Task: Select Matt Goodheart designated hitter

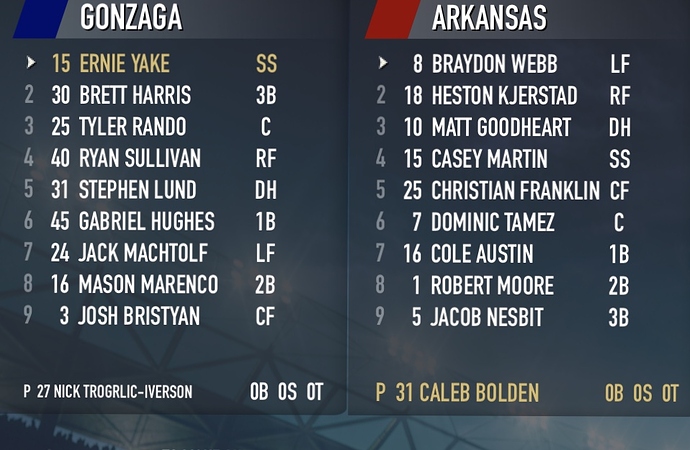Action: pos(501,128)
